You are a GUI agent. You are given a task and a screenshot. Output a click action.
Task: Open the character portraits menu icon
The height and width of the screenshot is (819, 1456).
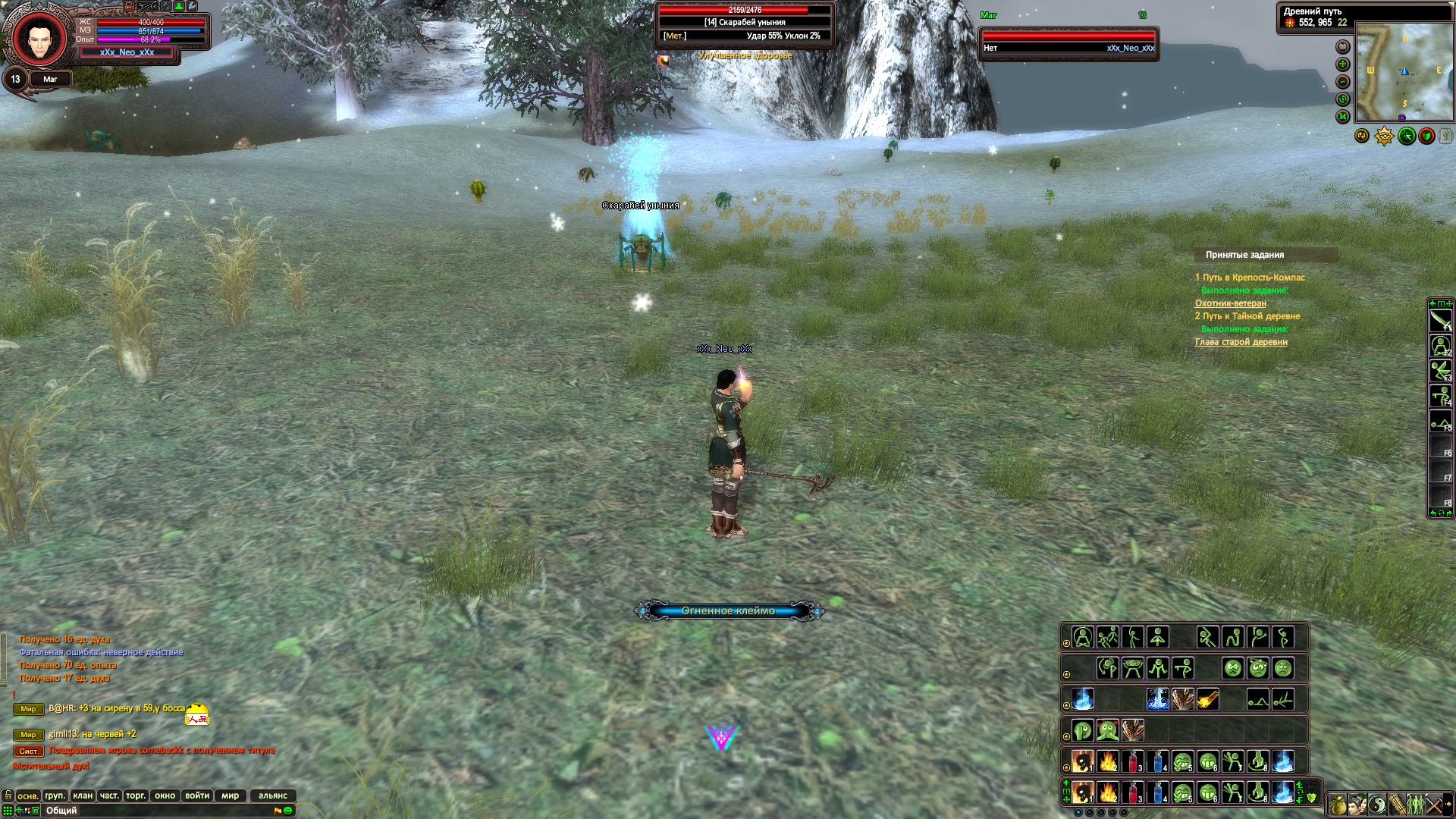coord(1357,803)
